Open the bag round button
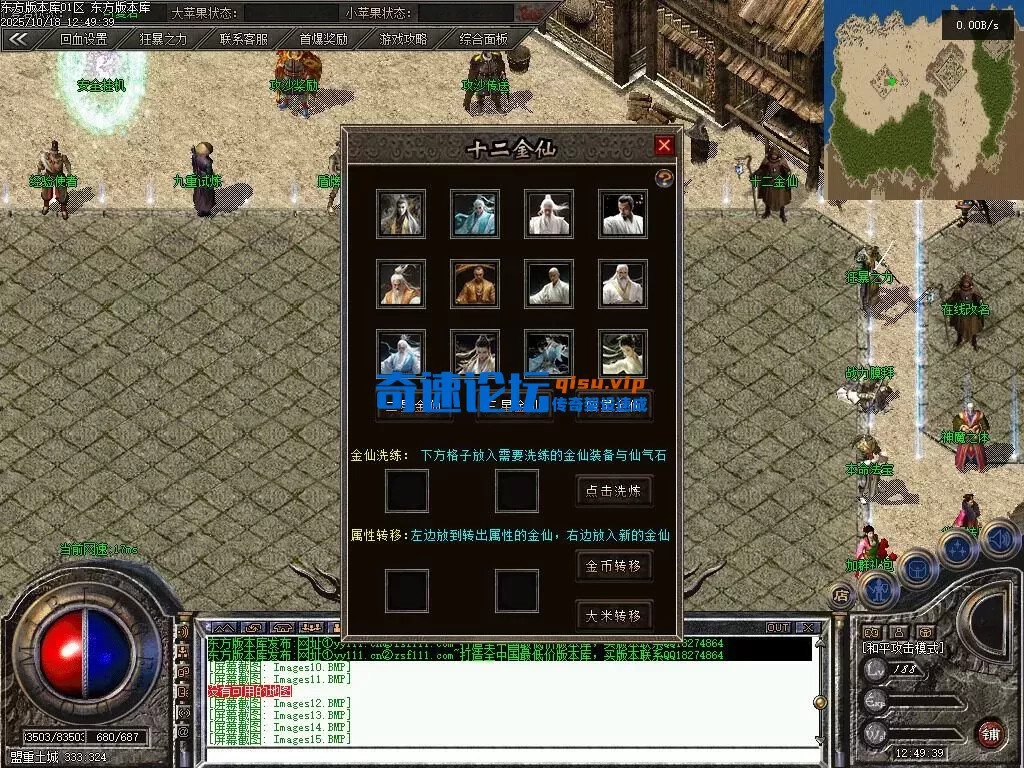 pos(916,568)
